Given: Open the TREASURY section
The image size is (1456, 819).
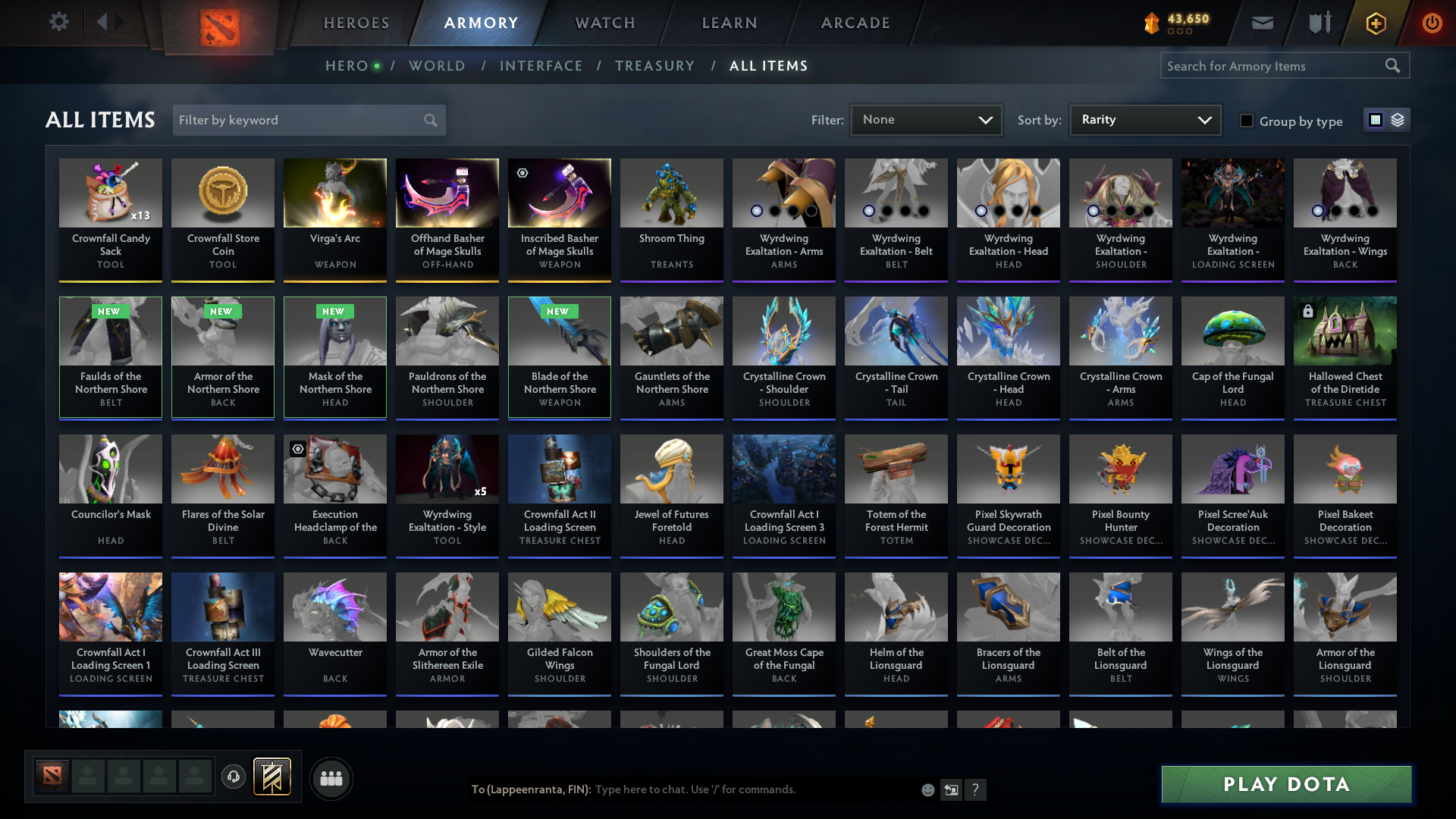Looking at the screenshot, I should [x=655, y=66].
